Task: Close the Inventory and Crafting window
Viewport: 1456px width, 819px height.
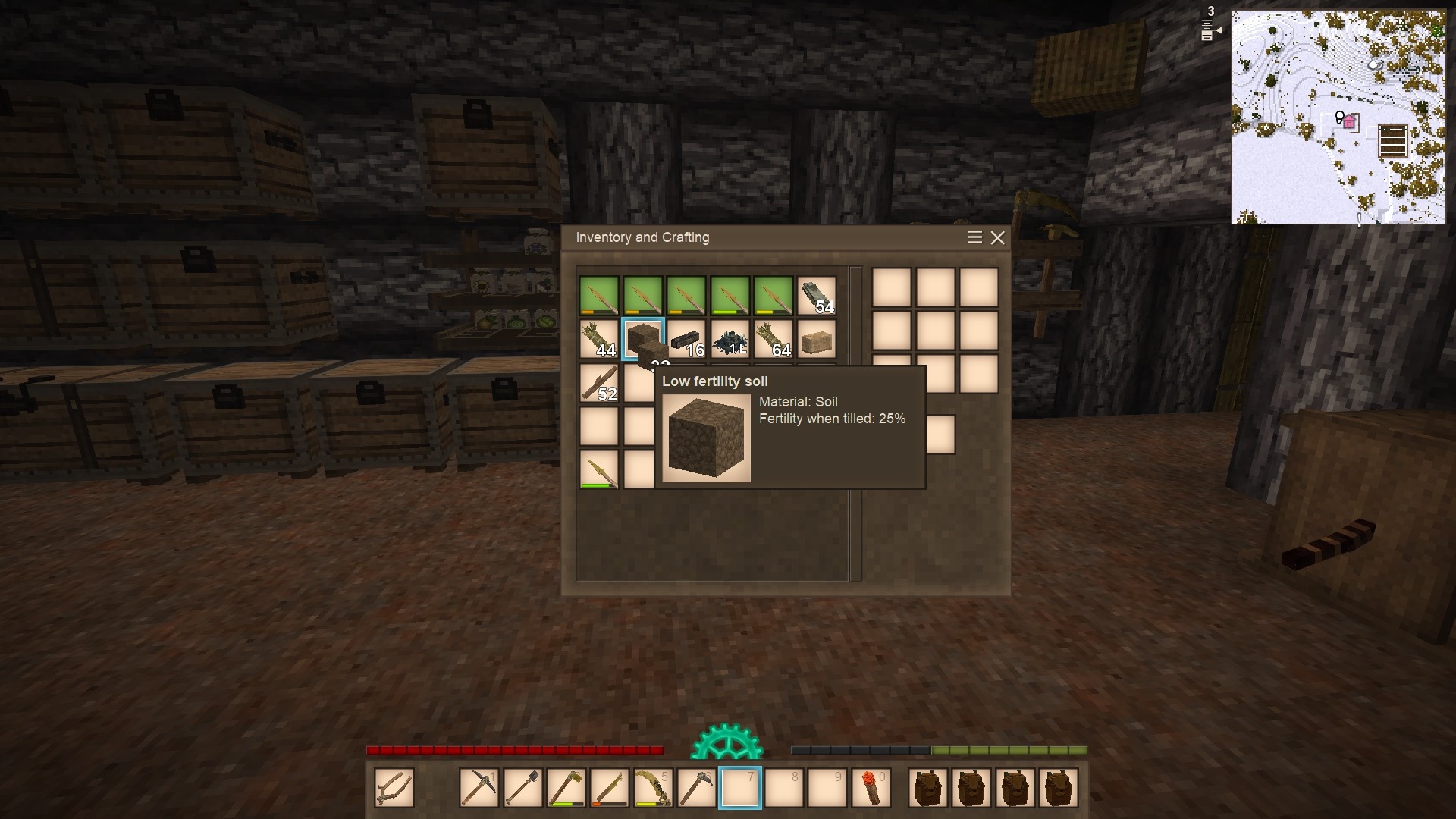Action: coord(997,238)
